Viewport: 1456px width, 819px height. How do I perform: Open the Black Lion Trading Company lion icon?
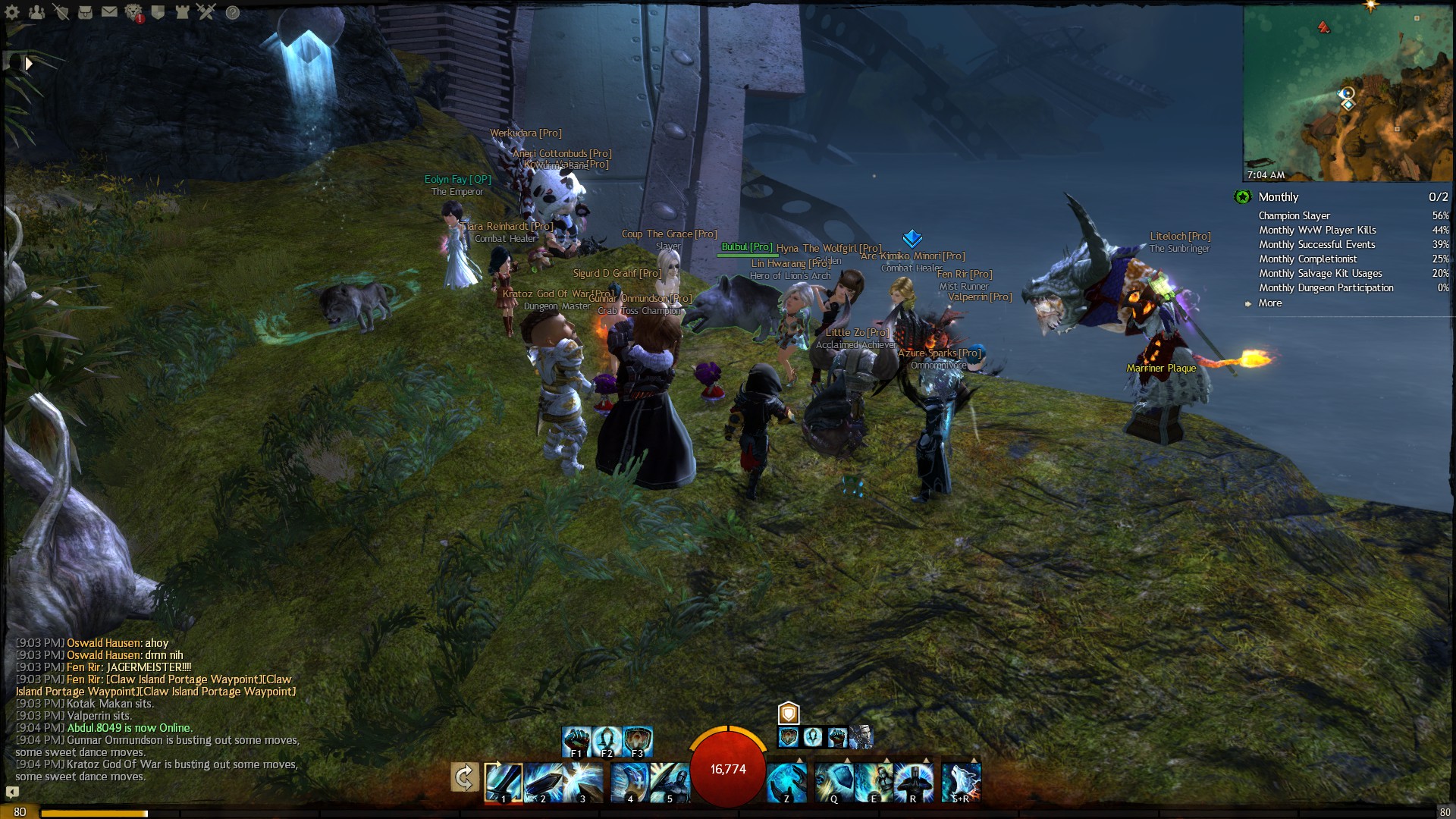point(133,12)
